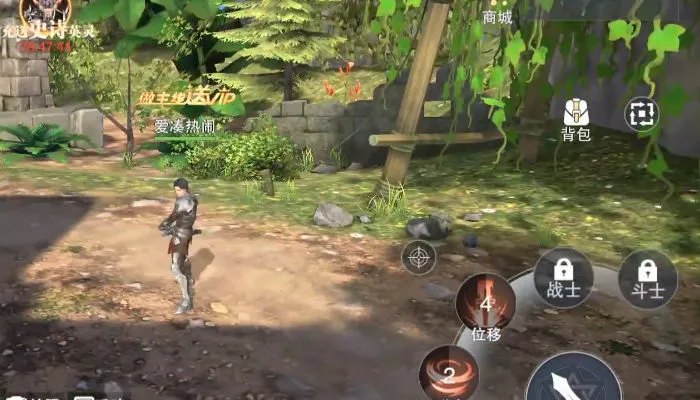
Task: Tap the crosshair target-lock icon
Action: [419, 257]
